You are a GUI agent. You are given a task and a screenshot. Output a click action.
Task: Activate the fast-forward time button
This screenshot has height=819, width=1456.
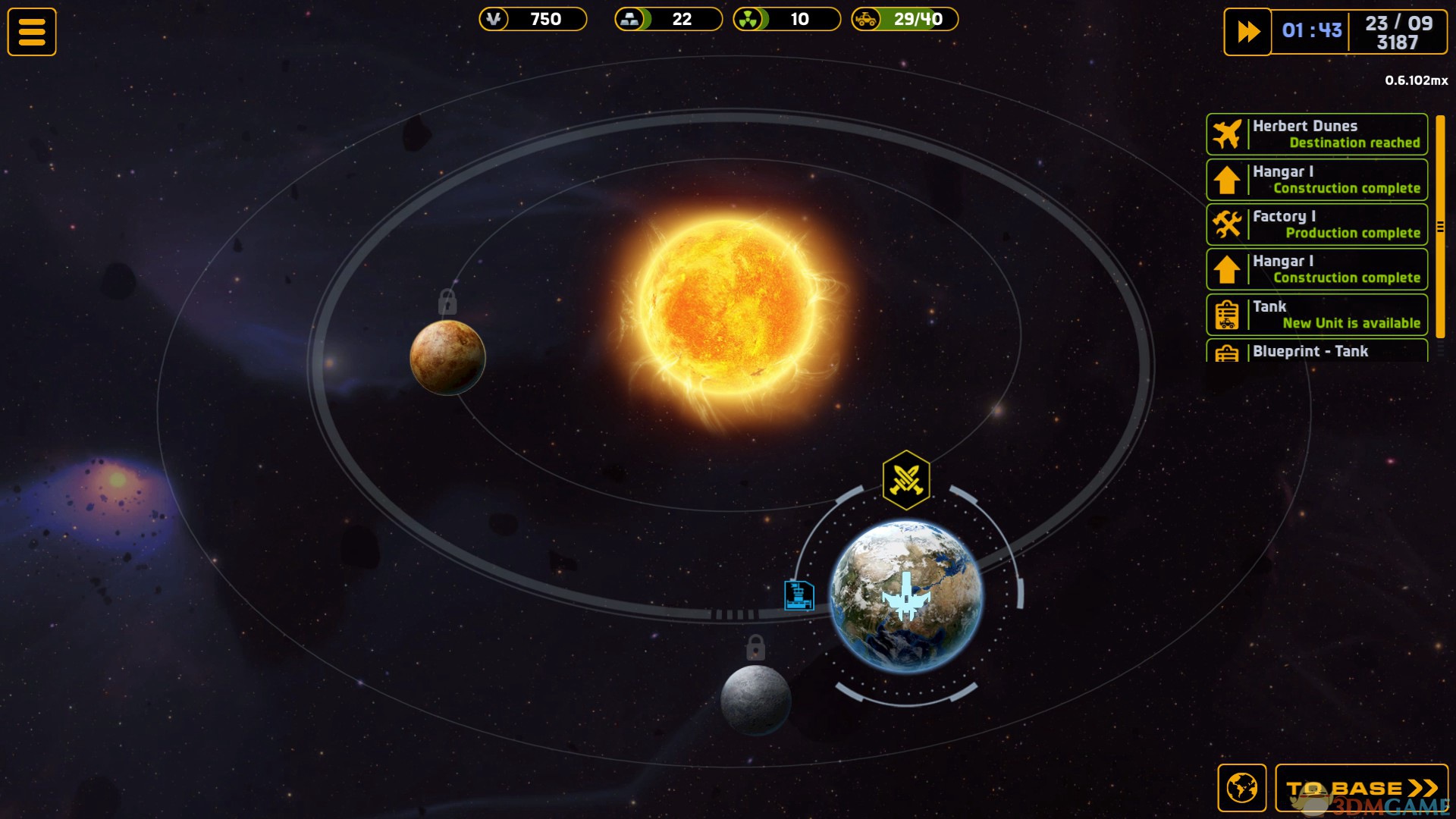tap(1247, 32)
